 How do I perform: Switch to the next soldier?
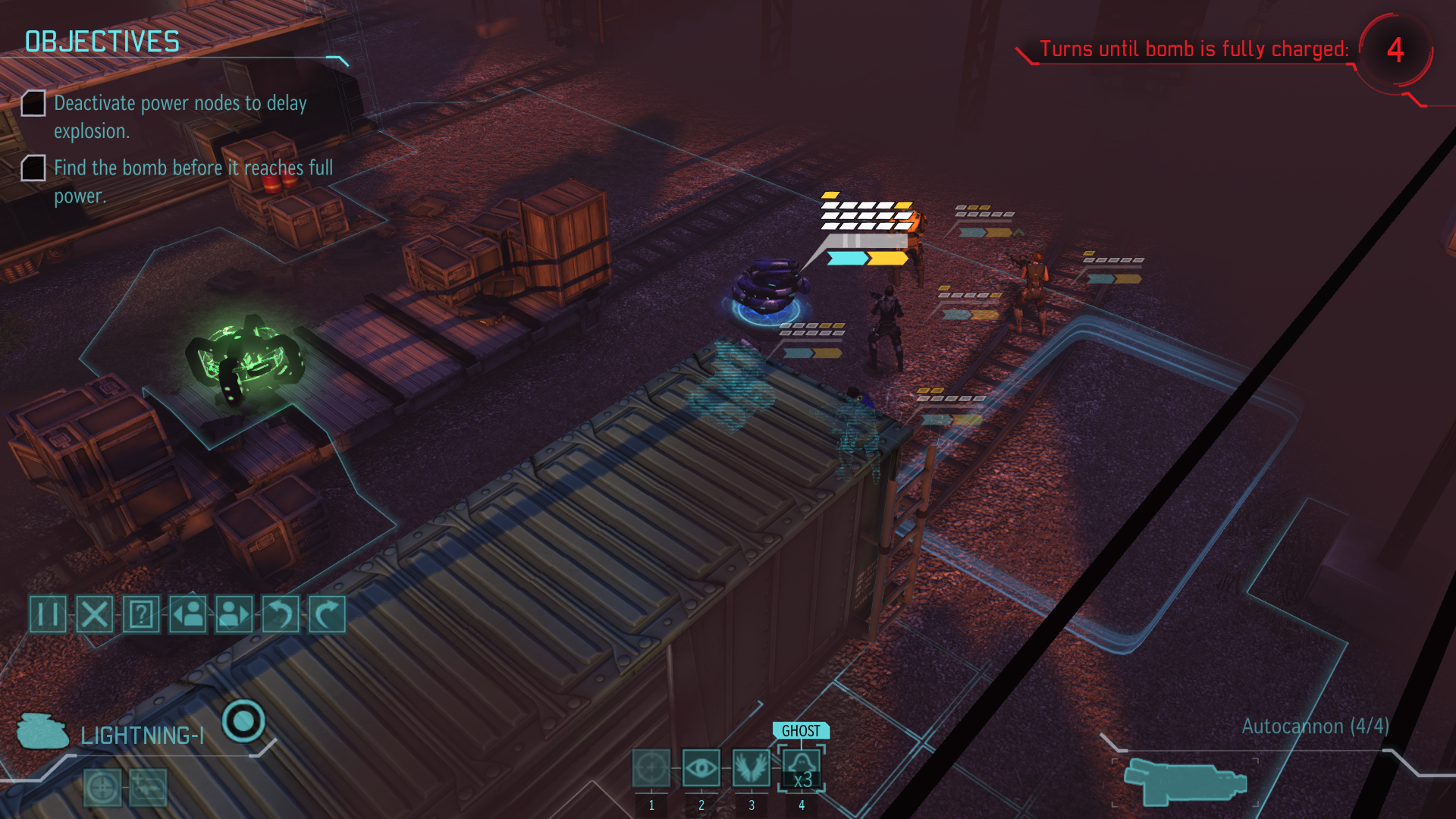tap(234, 613)
